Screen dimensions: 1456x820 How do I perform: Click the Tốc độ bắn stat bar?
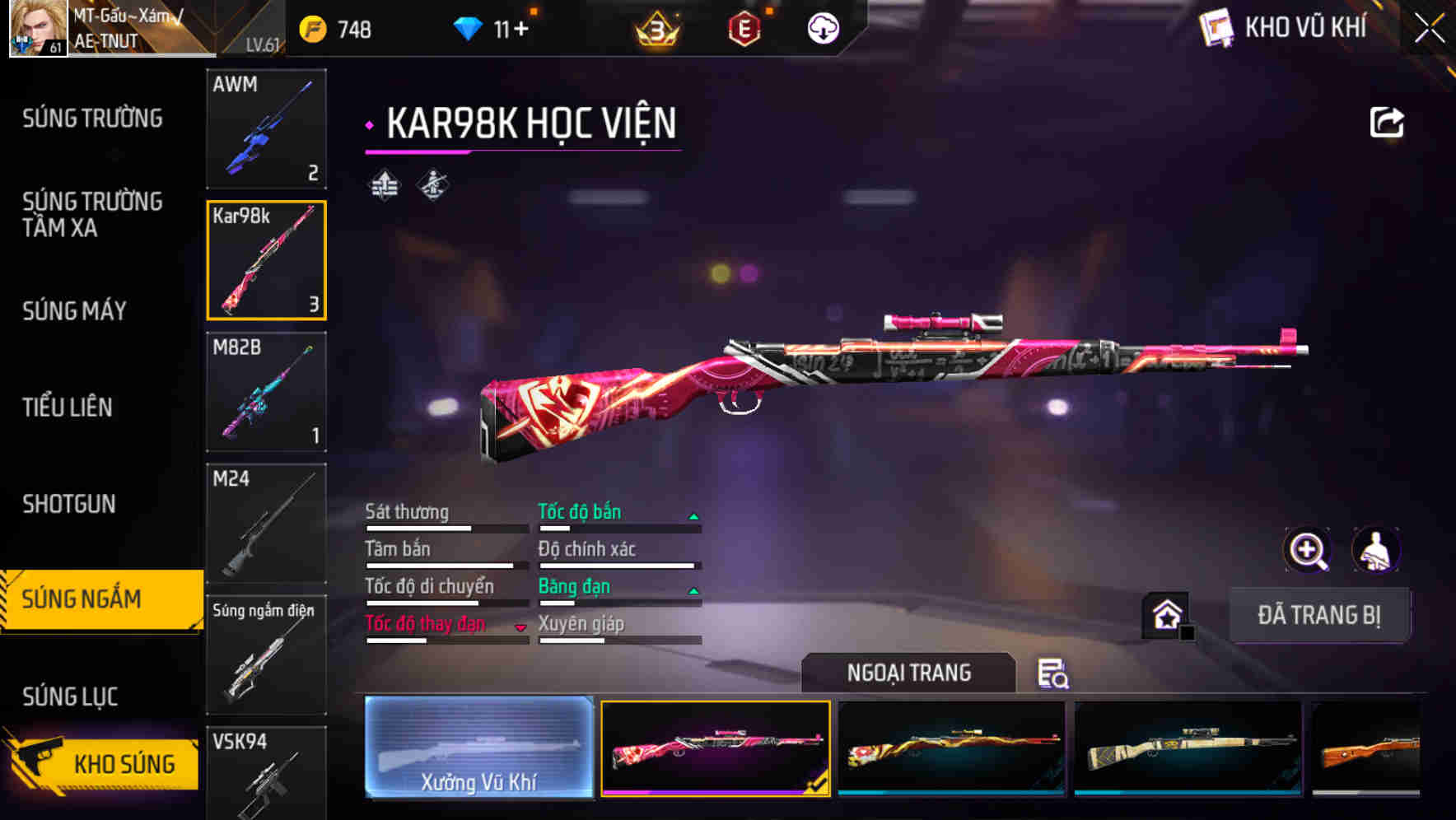pyautogui.click(x=618, y=520)
